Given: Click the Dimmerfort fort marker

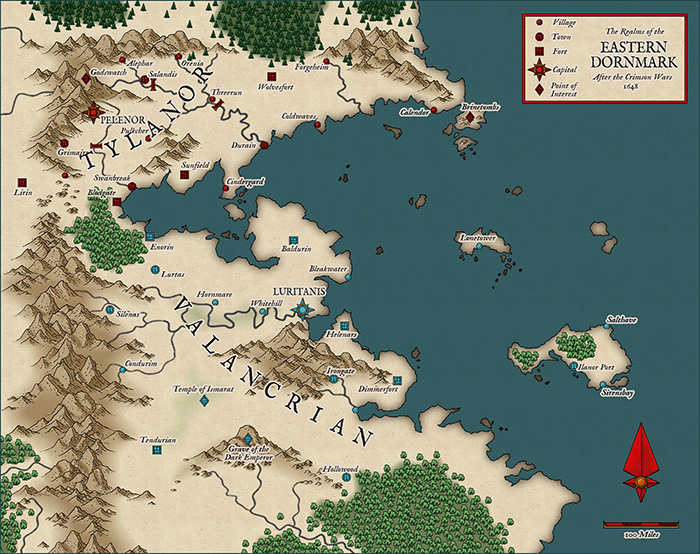Looking at the screenshot, I should pyautogui.click(x=398, y=379).
